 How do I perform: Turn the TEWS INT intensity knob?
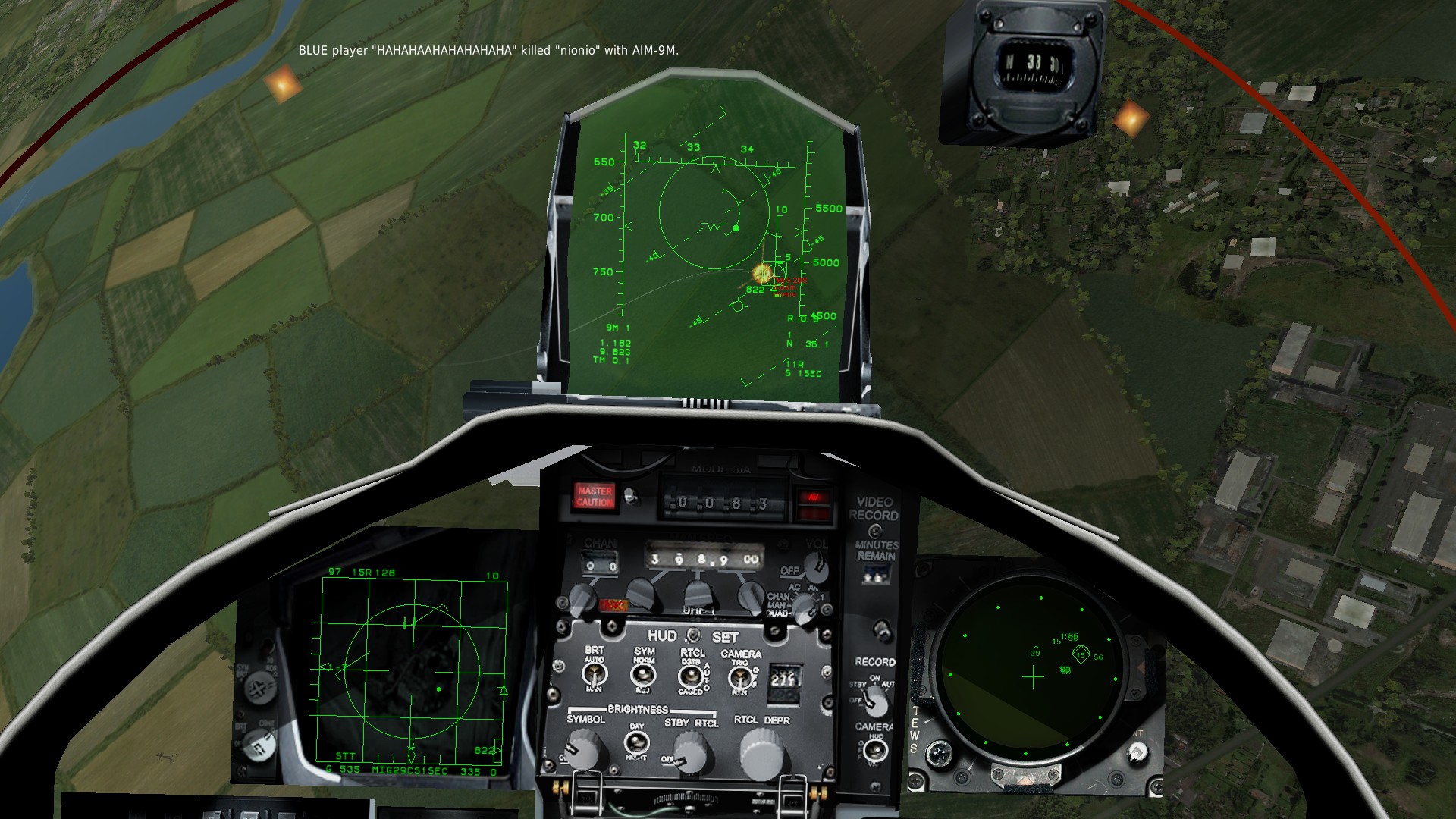(1136, 752)
